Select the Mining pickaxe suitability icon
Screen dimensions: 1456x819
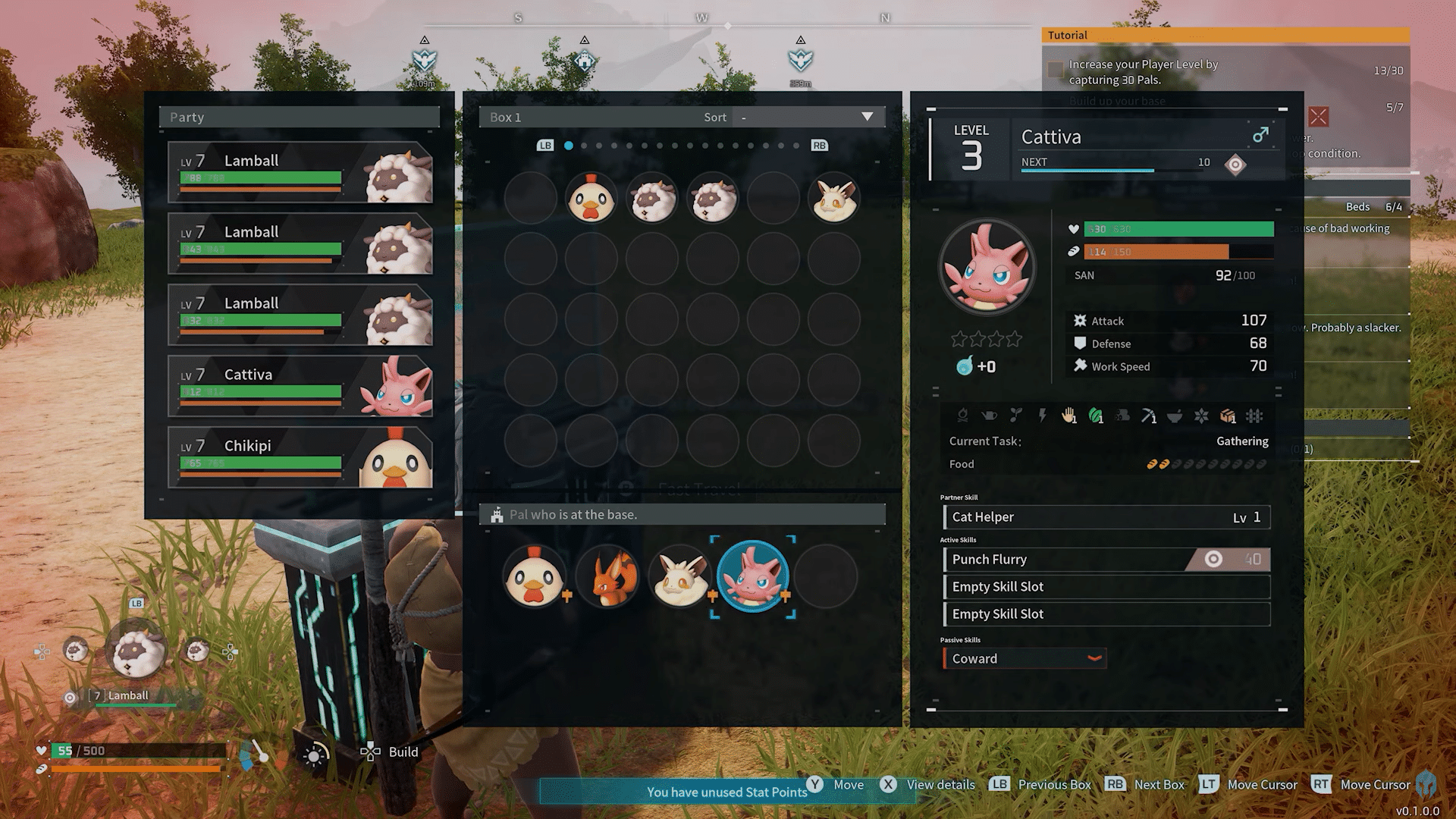[1147, 416]
